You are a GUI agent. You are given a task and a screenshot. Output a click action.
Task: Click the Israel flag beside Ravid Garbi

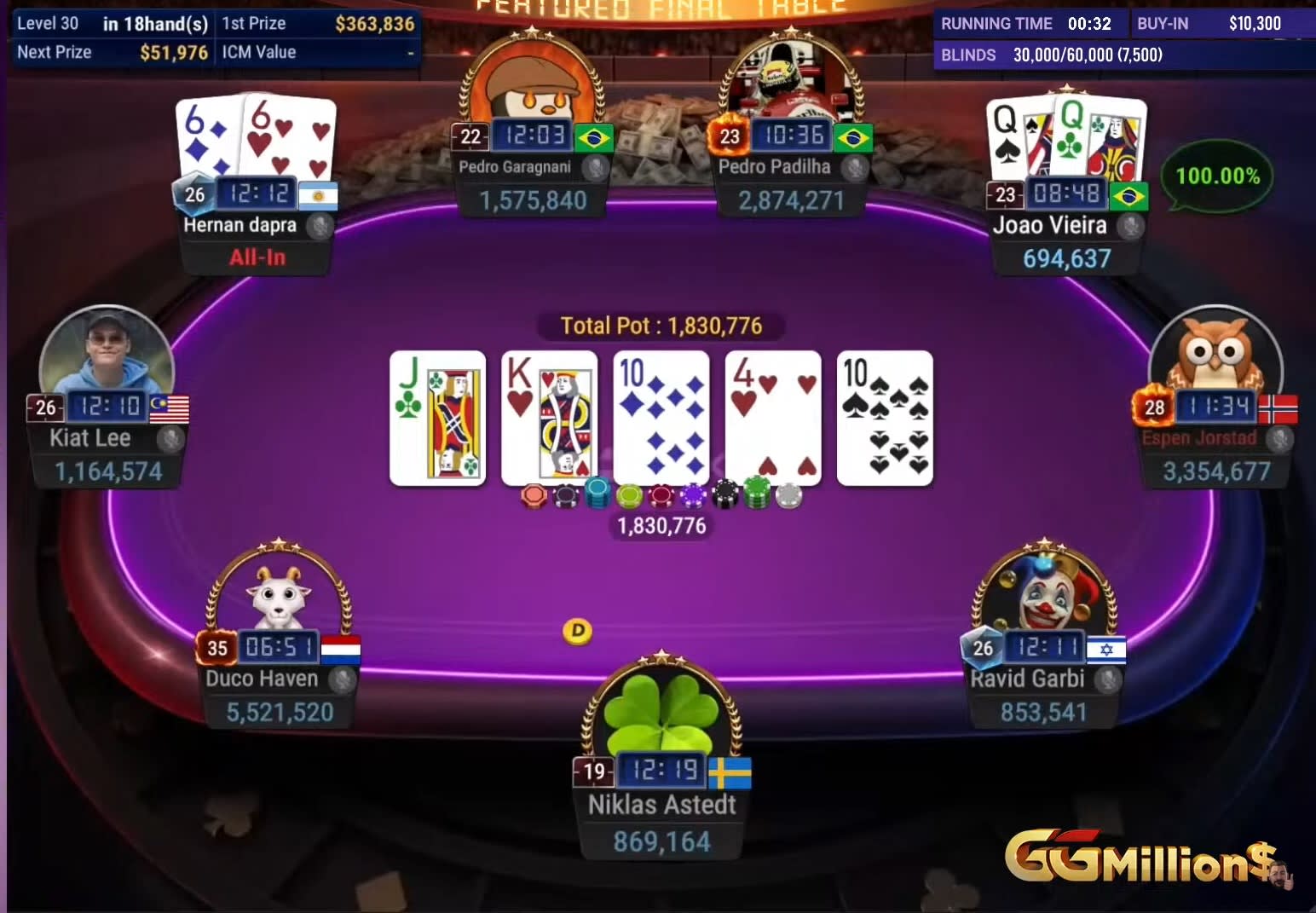click(x=1105, y=648)
